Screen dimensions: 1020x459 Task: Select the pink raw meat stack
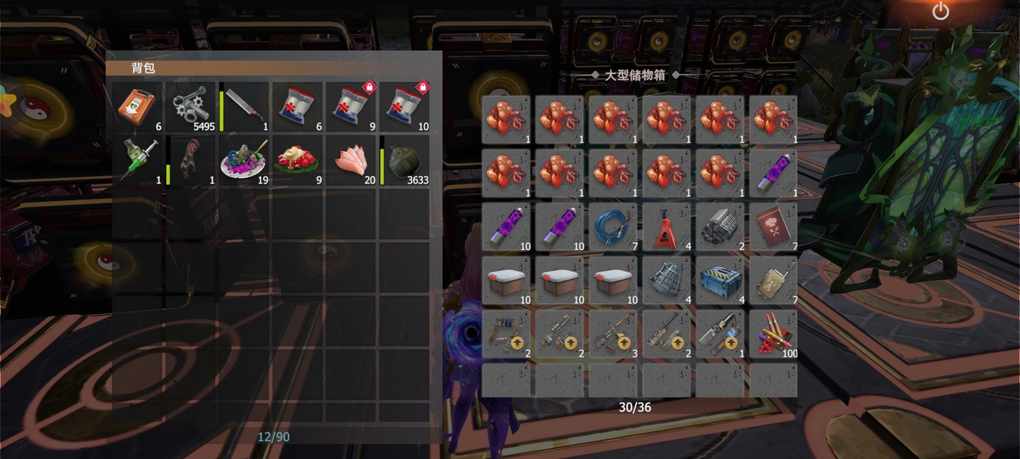click(x=351, y=161)
